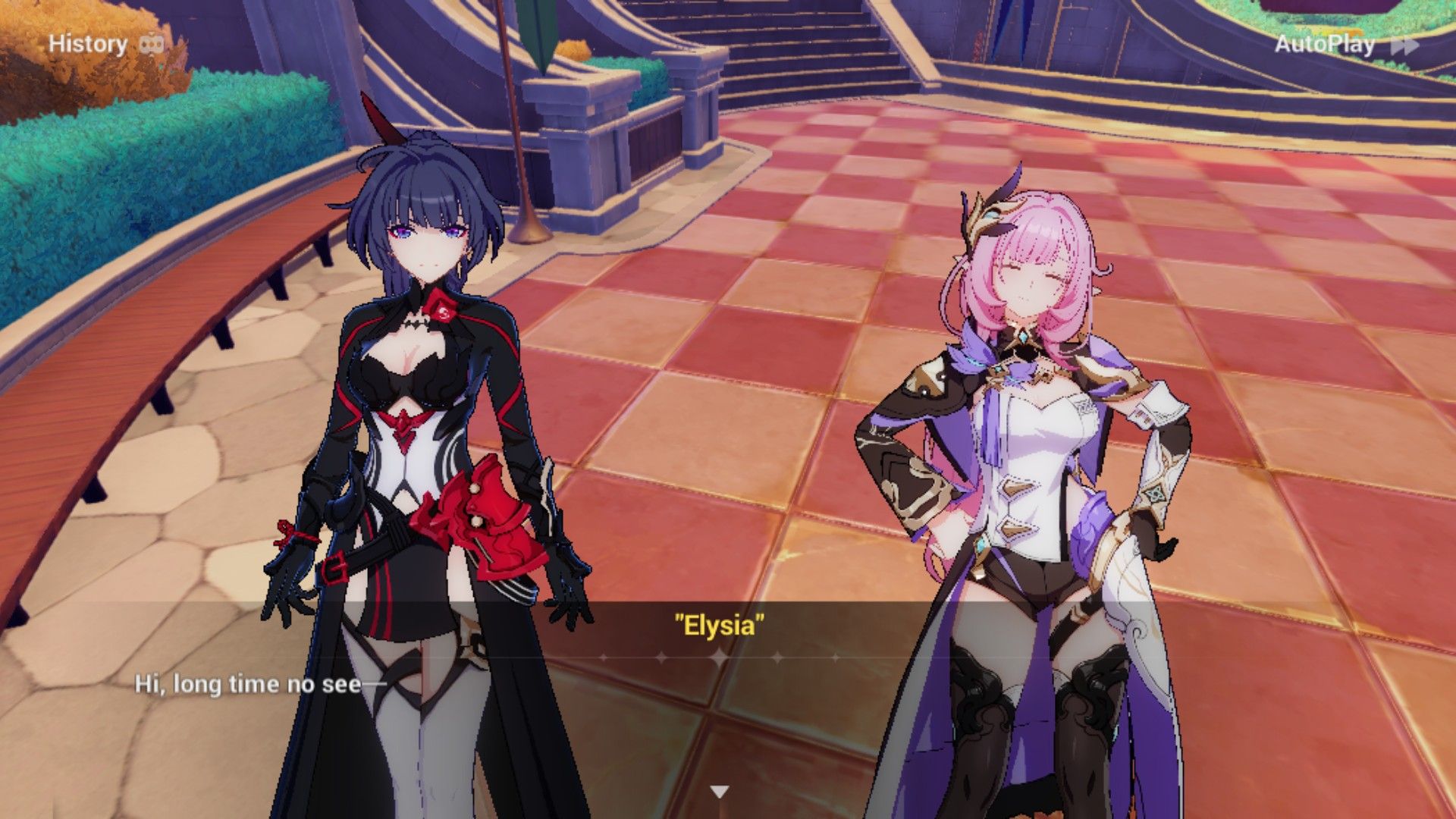This screenshot has width=1456, height=819.
Task: Click the small sparkle right of the center diamond
Action: [x=836, y=657]
